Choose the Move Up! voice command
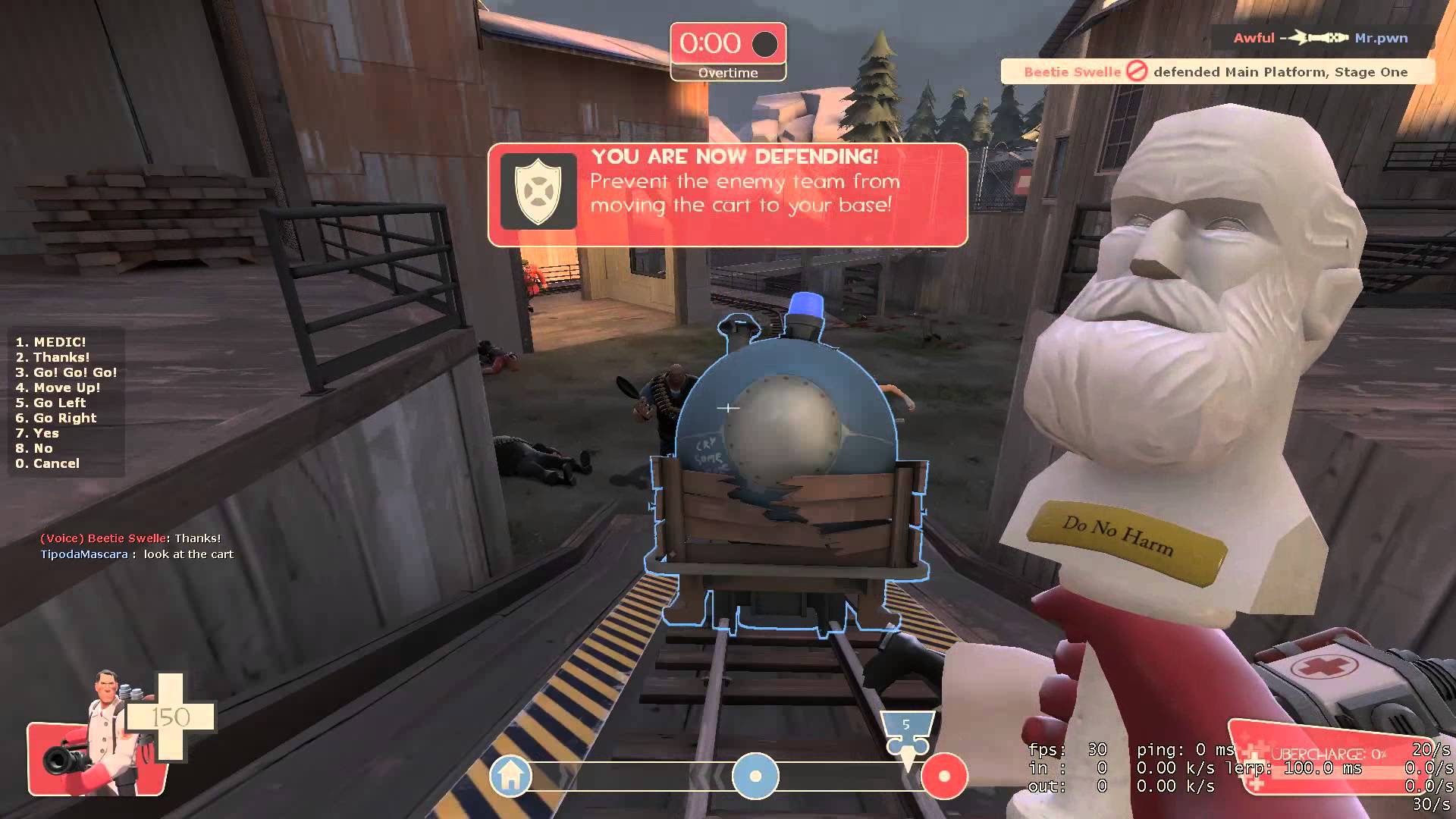The width and height of the screenshot is (1456, 819). 58,388
